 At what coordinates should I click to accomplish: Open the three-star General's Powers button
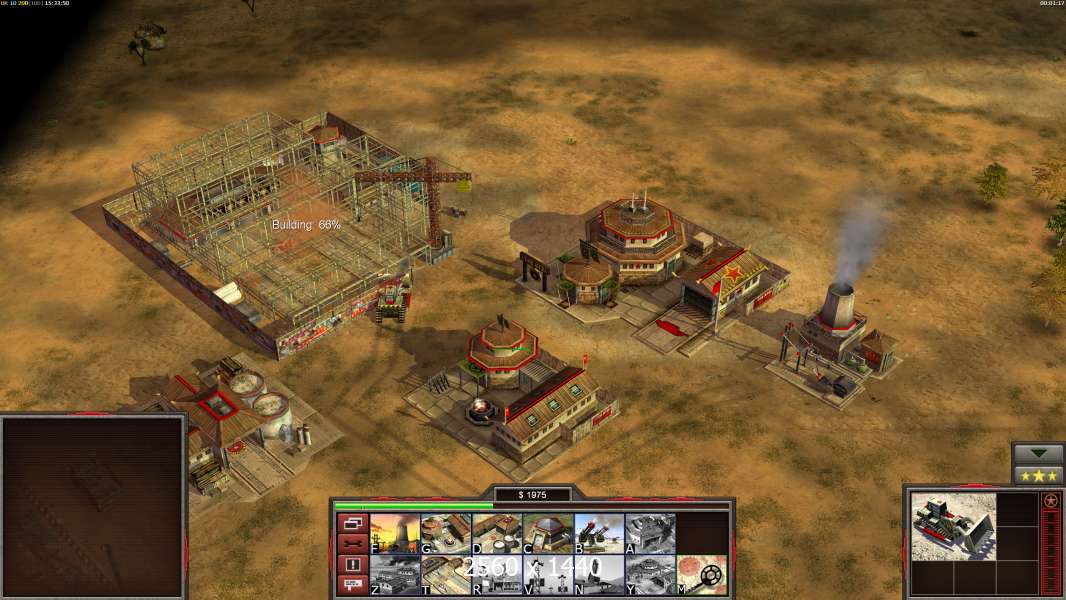(1038, 475)
